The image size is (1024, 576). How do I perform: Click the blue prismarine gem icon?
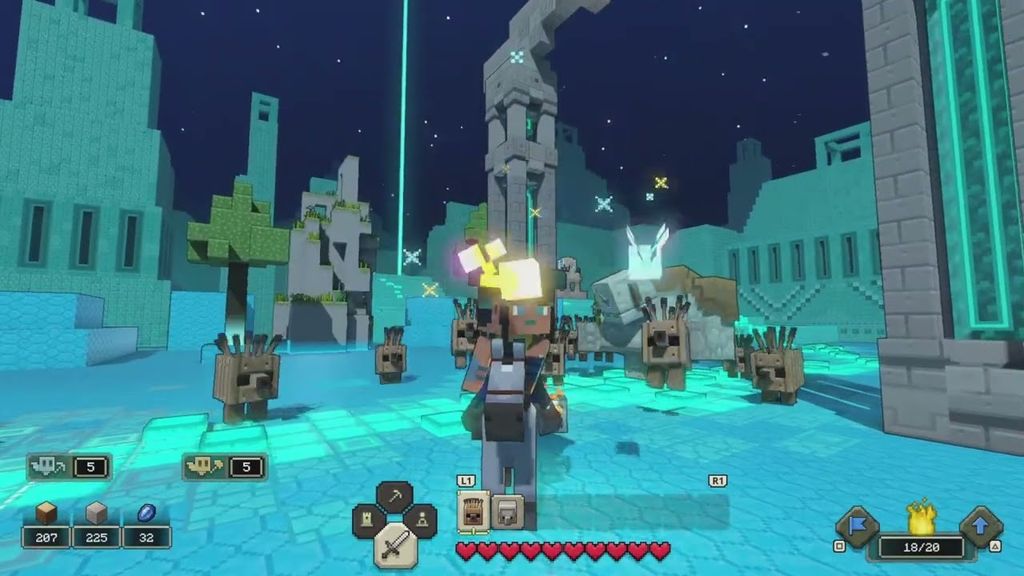pos(146,514)
